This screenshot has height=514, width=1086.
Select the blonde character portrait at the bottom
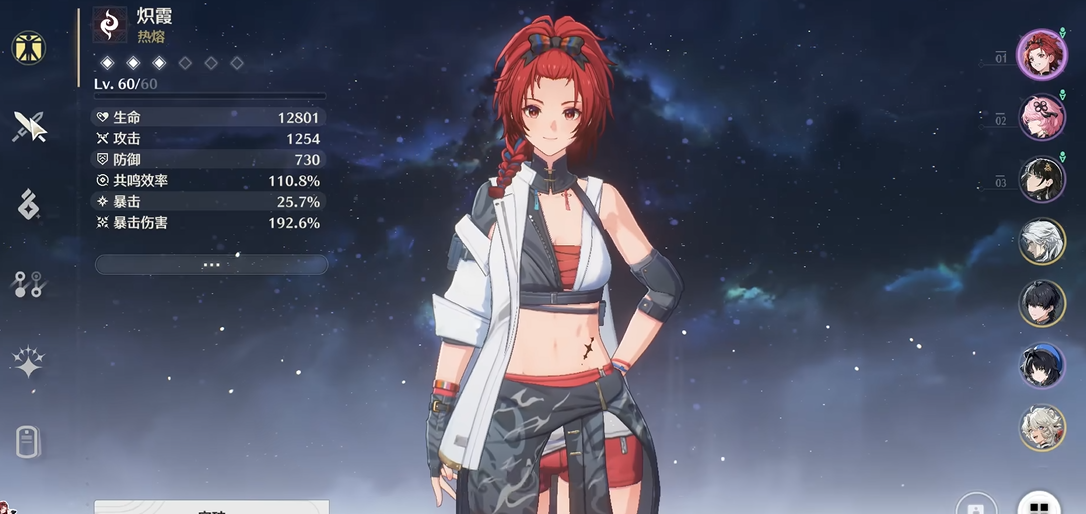pos(1042,428)
